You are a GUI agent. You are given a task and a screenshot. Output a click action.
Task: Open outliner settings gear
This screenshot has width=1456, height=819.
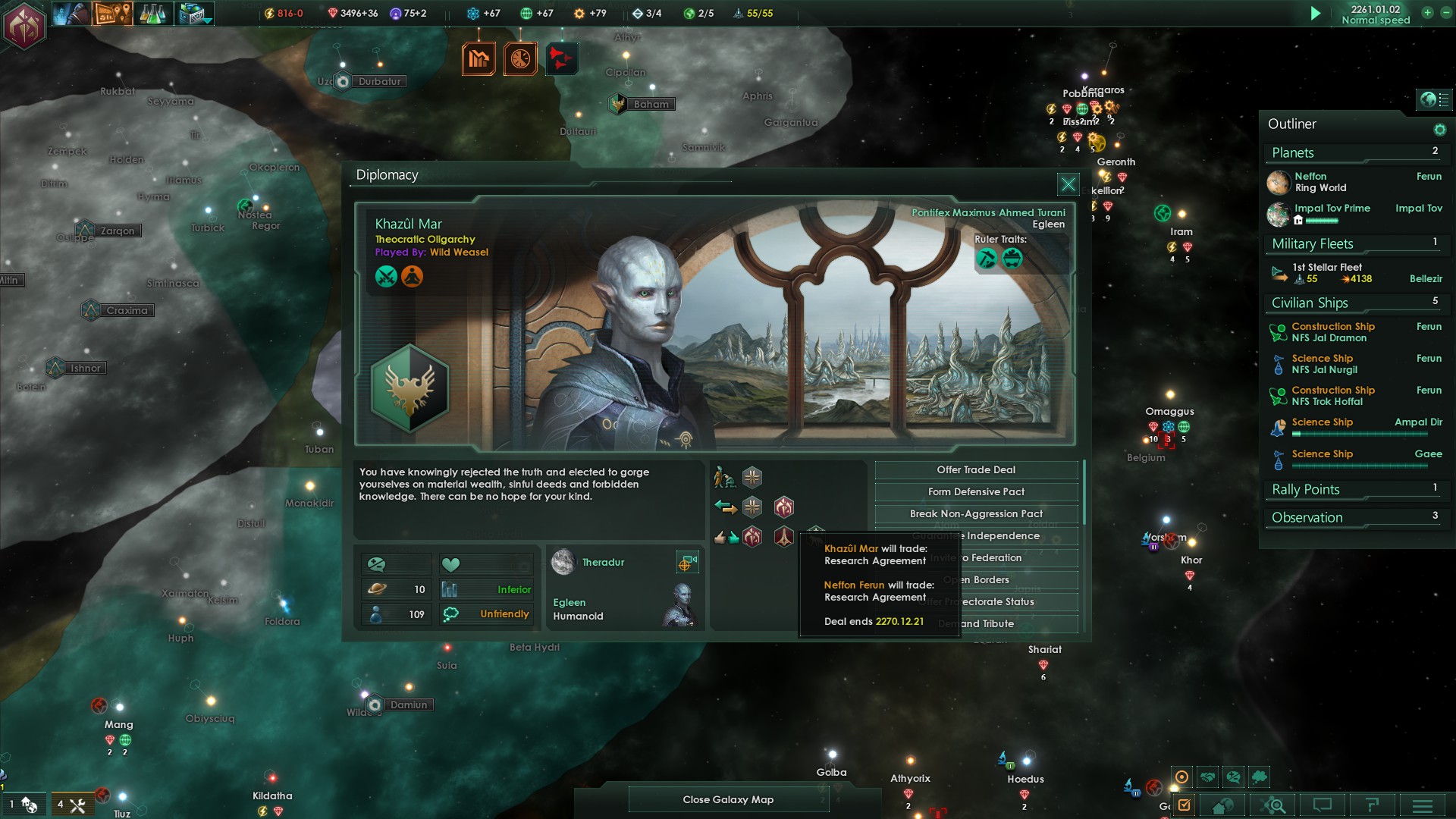(1439, 130)
